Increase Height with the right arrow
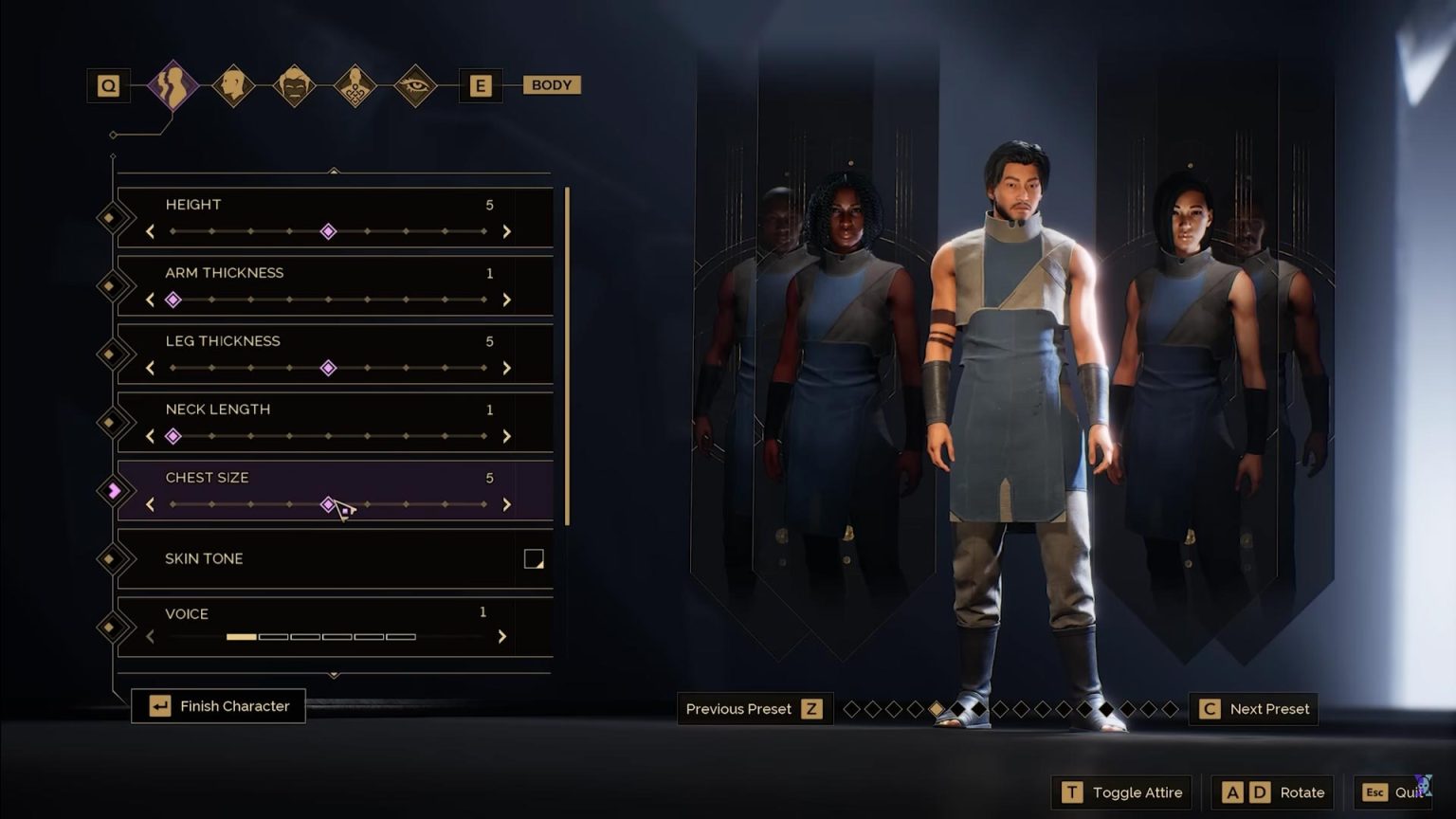Image resolution: width=1456 pixels, height=819 pixels. [x=507, y=231]
